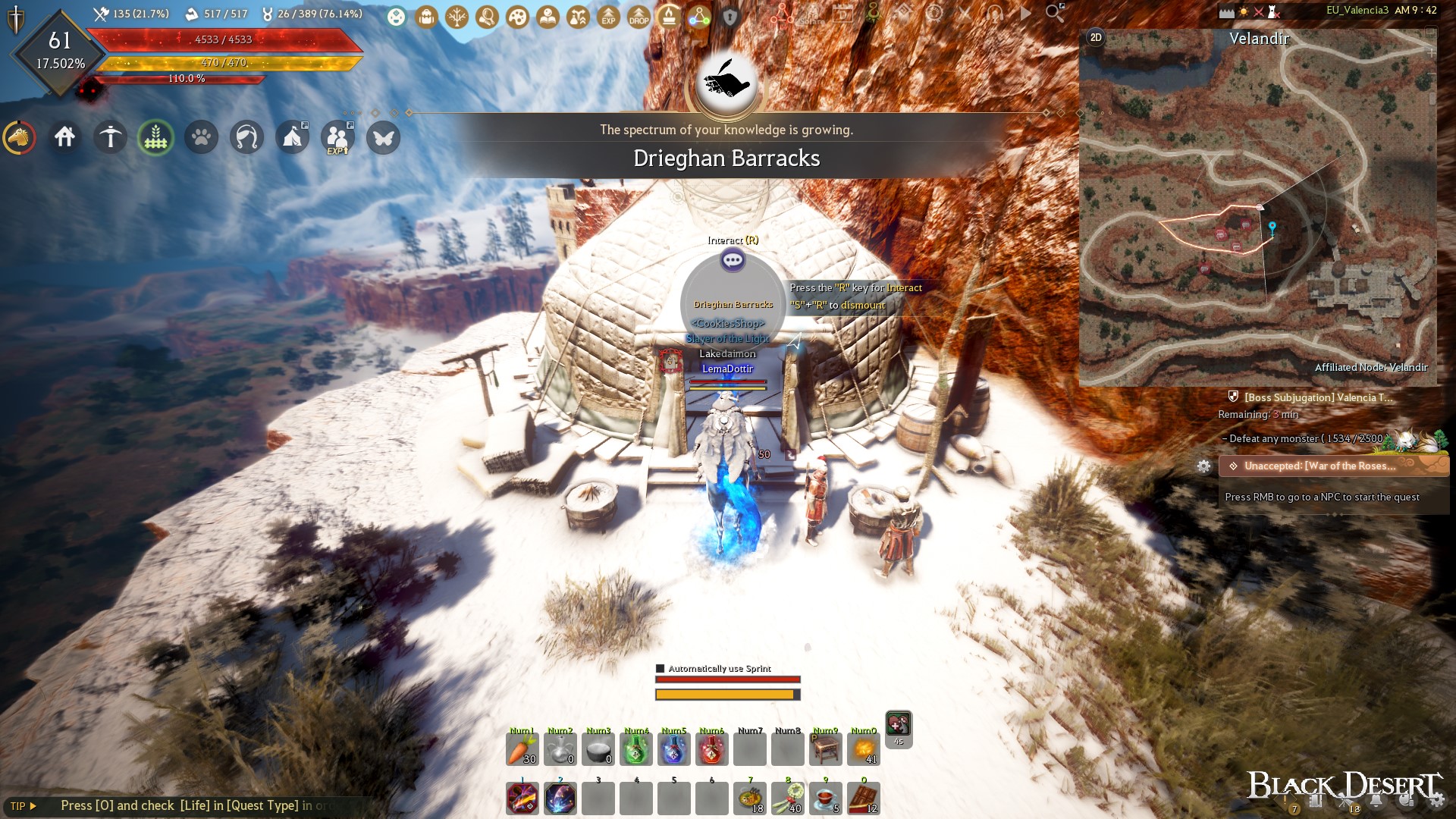1456x819 pixels.
Task: Select the pickaxe gathering icon
Action: point(110,137)
